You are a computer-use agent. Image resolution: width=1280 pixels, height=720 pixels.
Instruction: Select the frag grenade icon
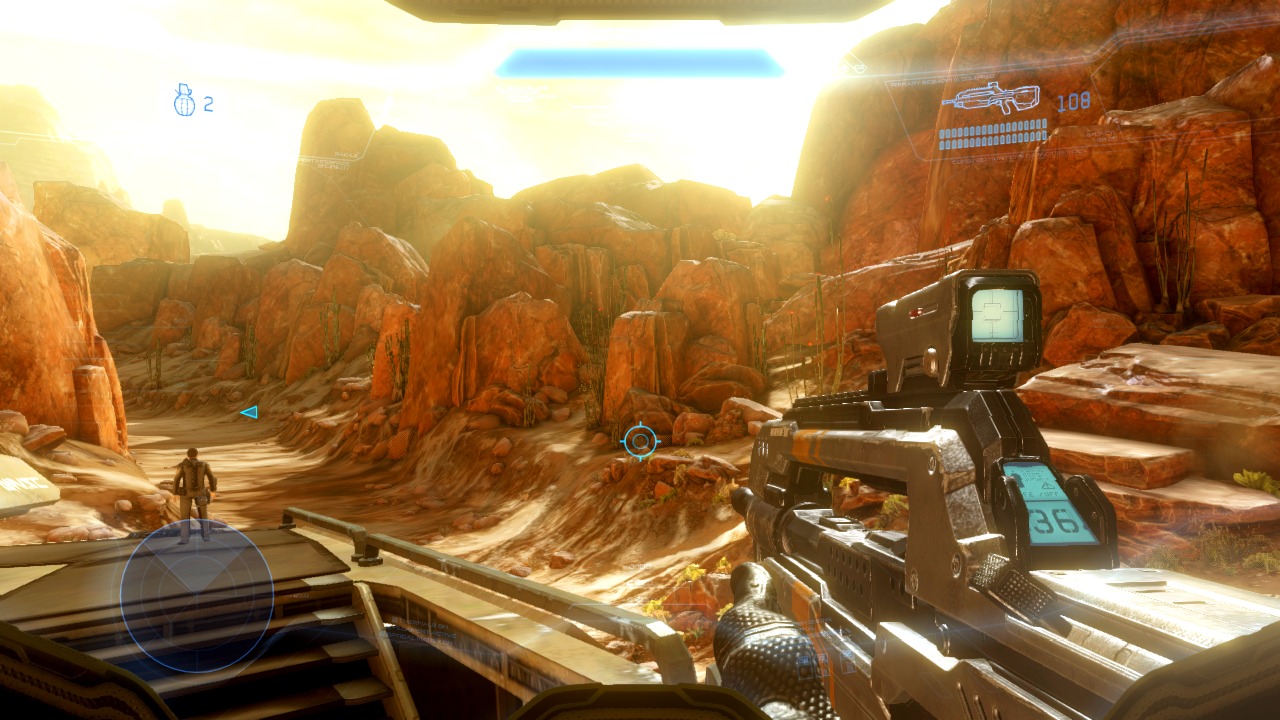(184, 101)
